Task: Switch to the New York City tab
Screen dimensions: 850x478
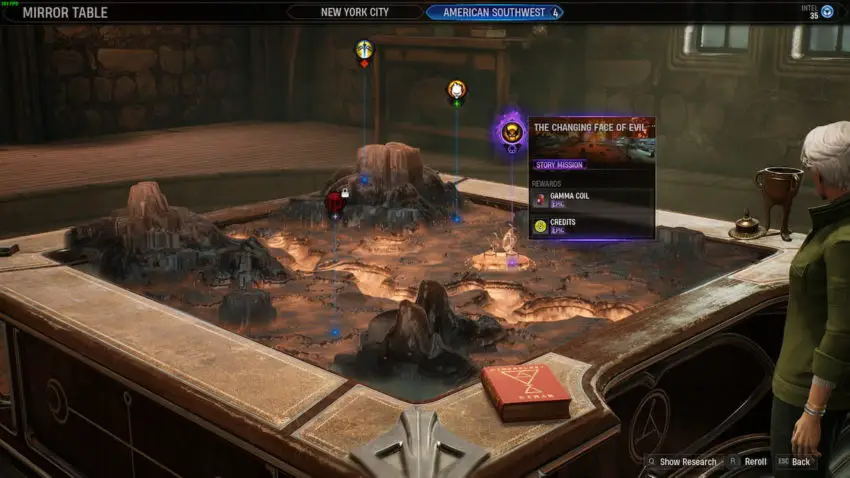Action: click(355, 12)
